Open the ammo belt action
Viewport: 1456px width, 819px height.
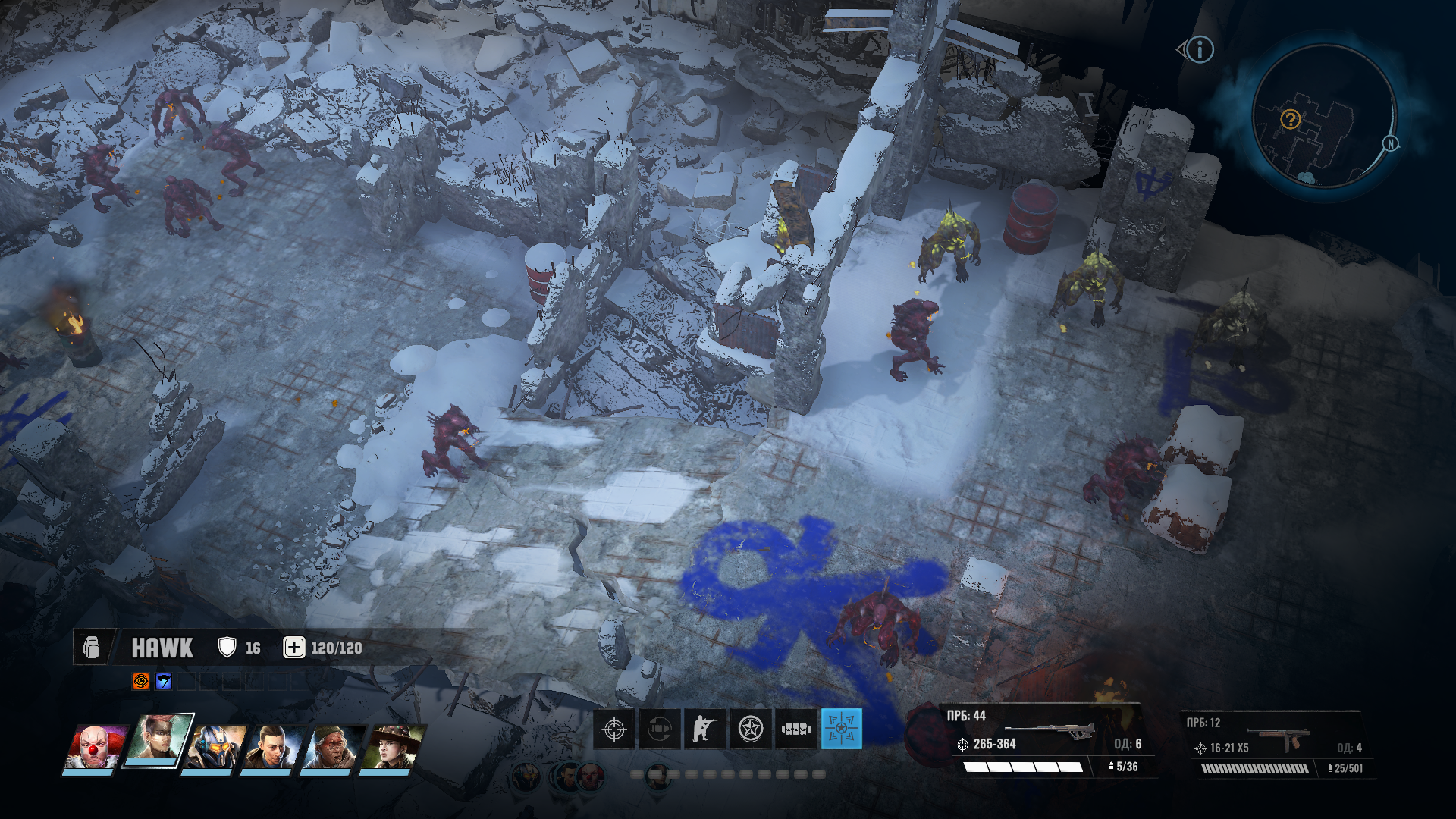coord(795,730)
